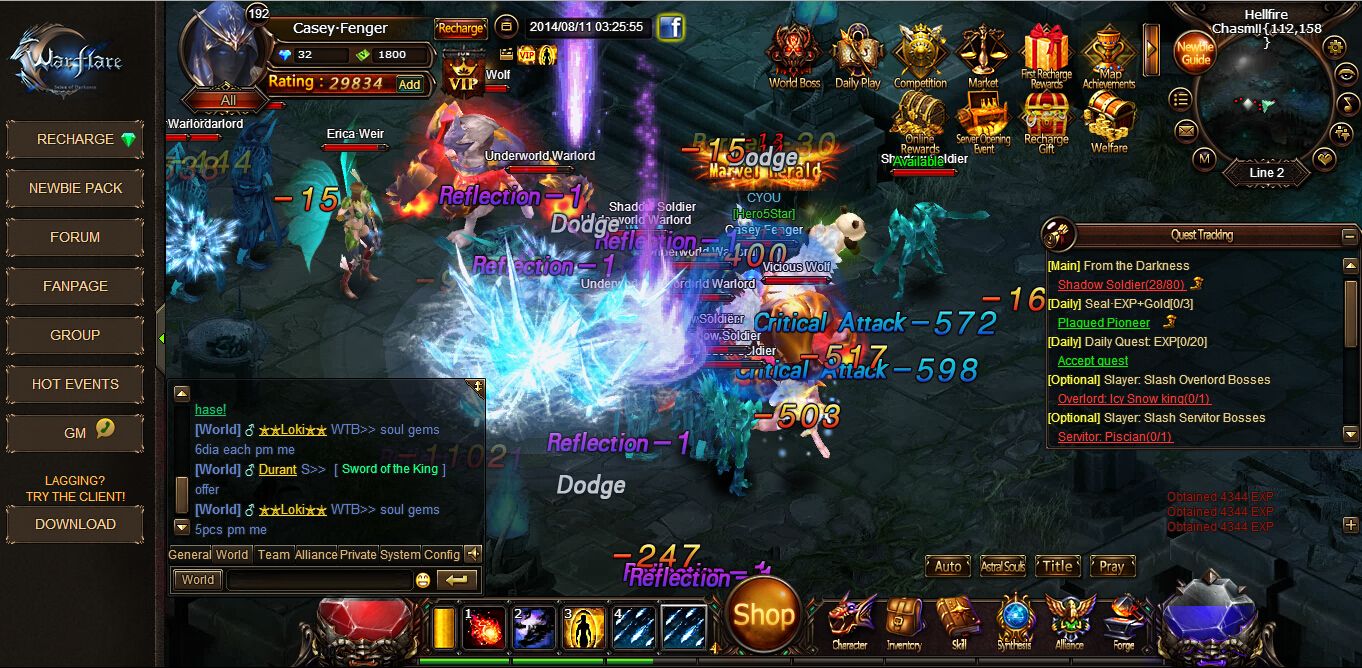Collapse the Quest Tracking panel
The height and width of the screenshot is (668, 1362).
coord(1350,236)
